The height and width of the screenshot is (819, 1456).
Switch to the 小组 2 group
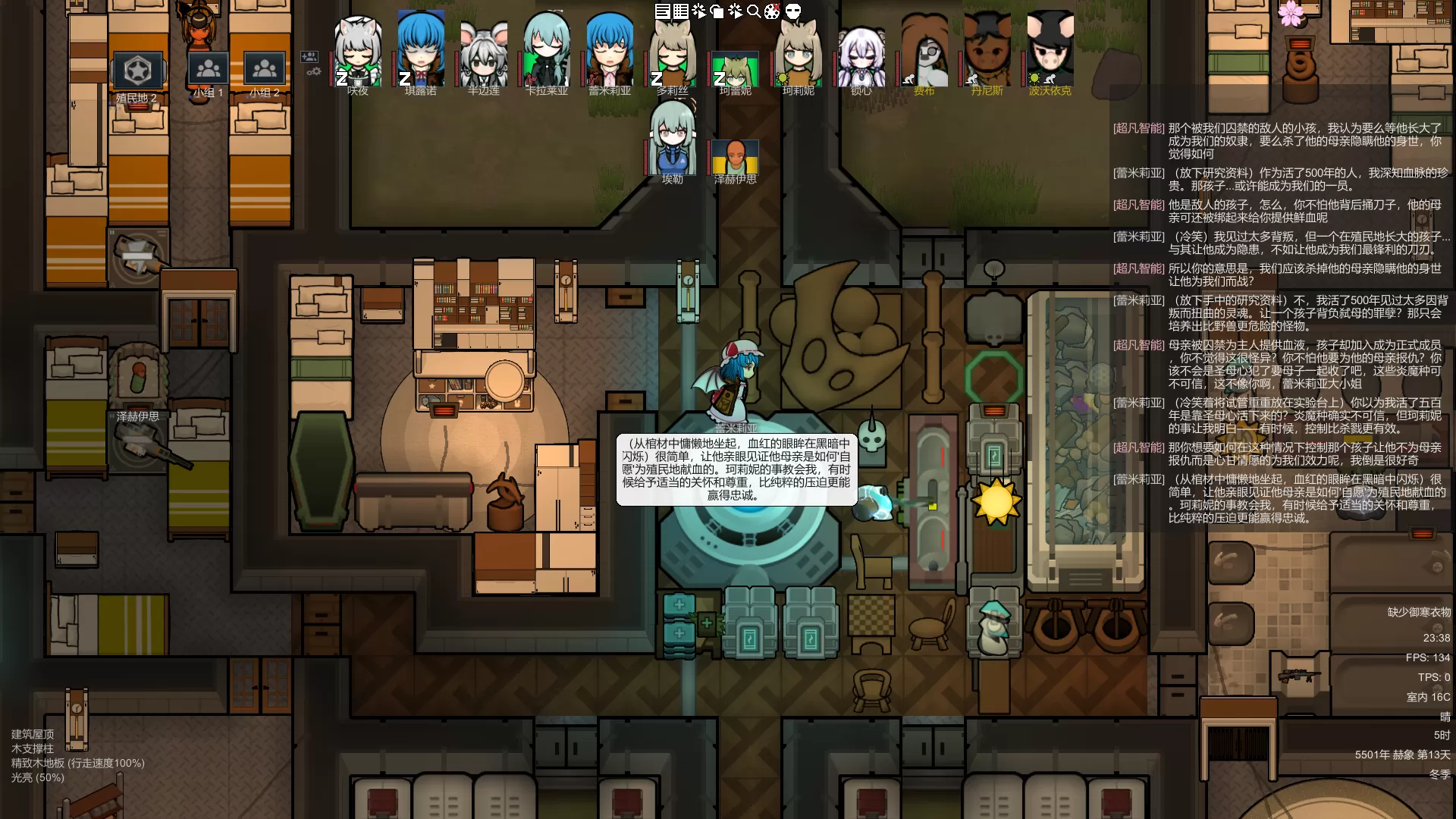pyautogui.click(x=265, y=71)
